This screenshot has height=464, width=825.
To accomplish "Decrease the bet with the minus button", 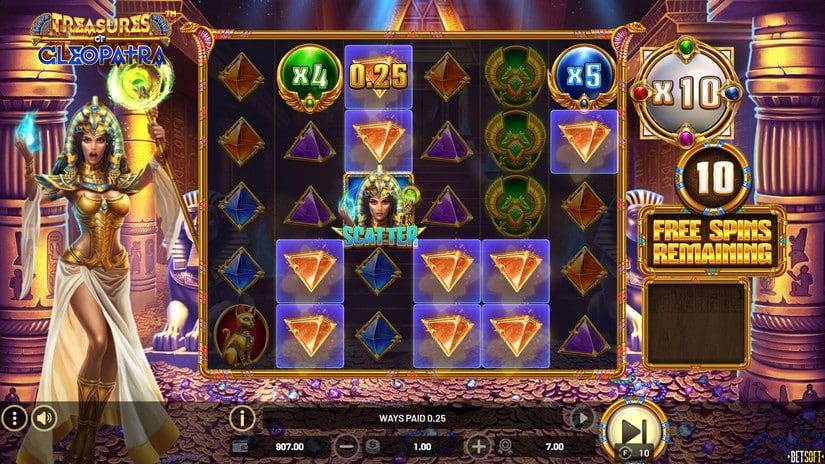I will tap(345, 446).
